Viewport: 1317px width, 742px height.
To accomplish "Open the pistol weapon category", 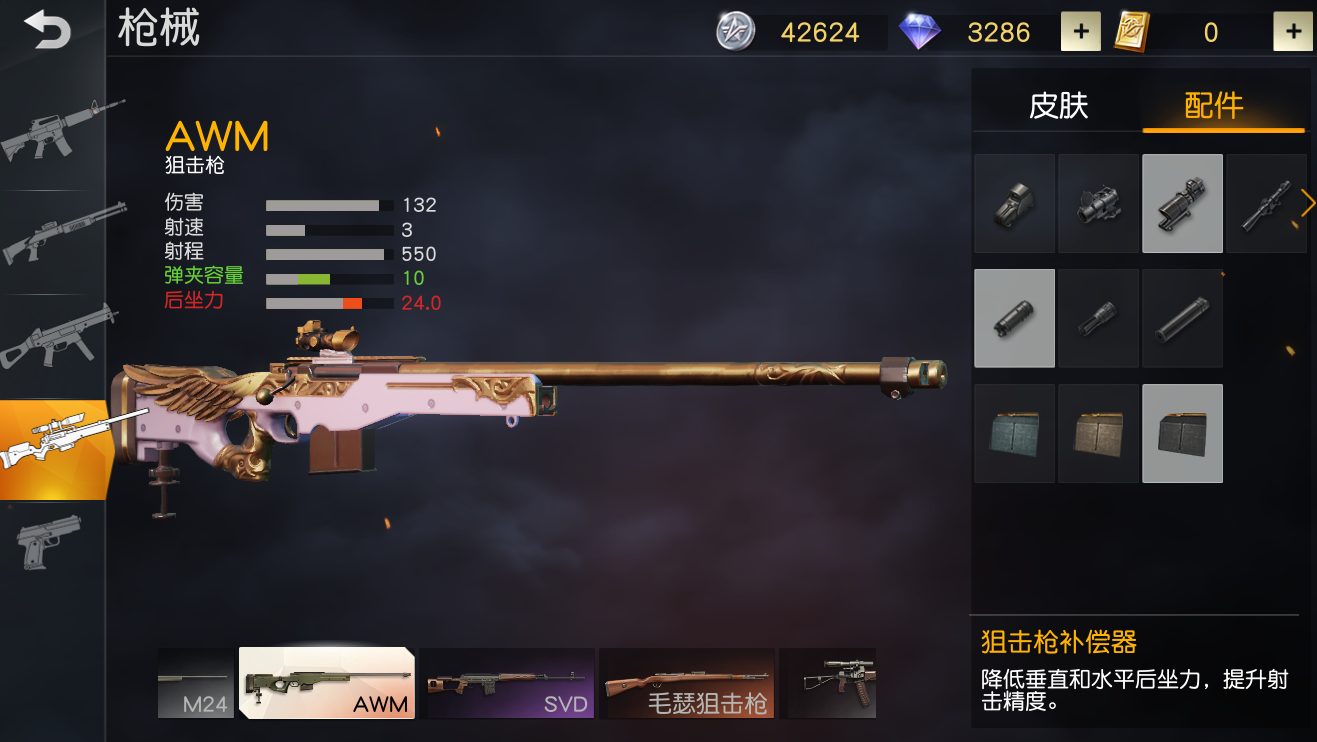I will coord(50,541).
